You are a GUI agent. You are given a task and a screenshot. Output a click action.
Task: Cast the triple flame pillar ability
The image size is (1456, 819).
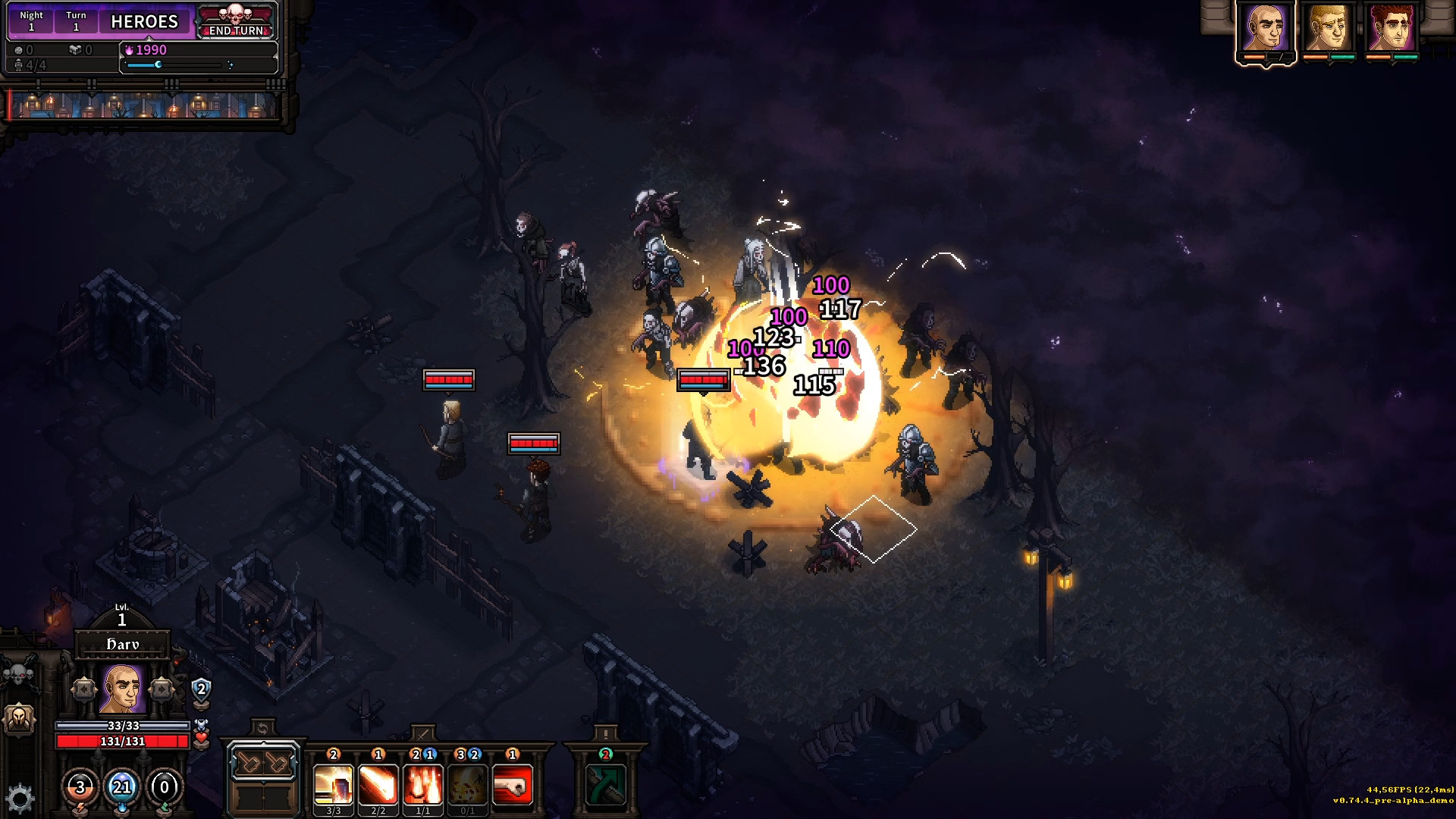(x=422, y=784)
